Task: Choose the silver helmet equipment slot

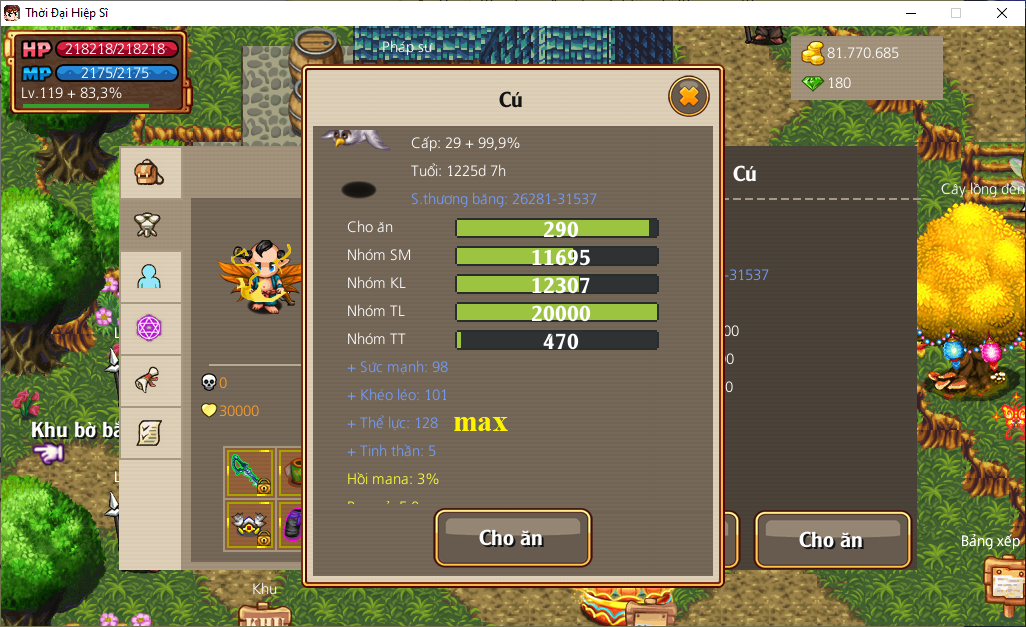Action: (x=249, y=524)
